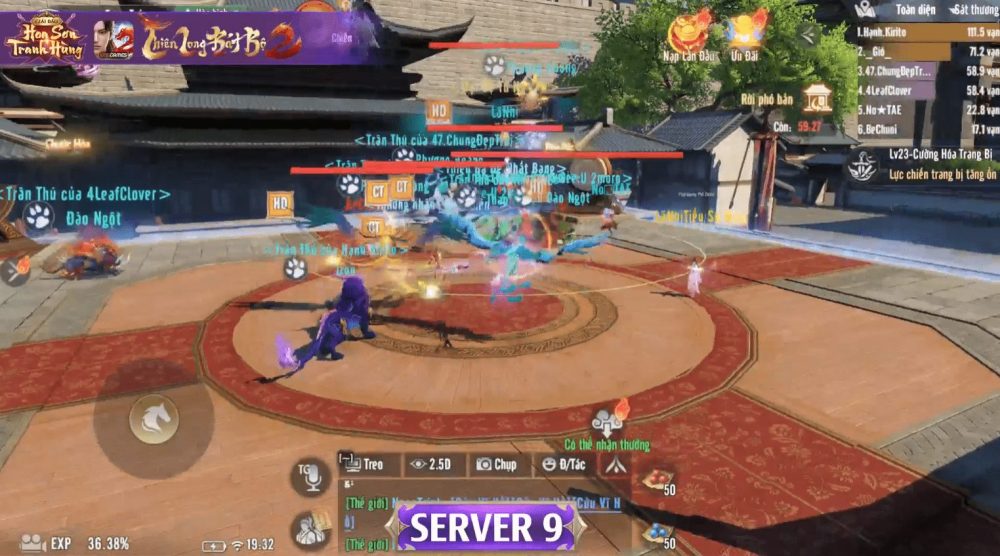Collapse the top icon bar with the arrow
Viewport: 1000px width, 556px height.
pyautogui.click(x=806, y=37)
